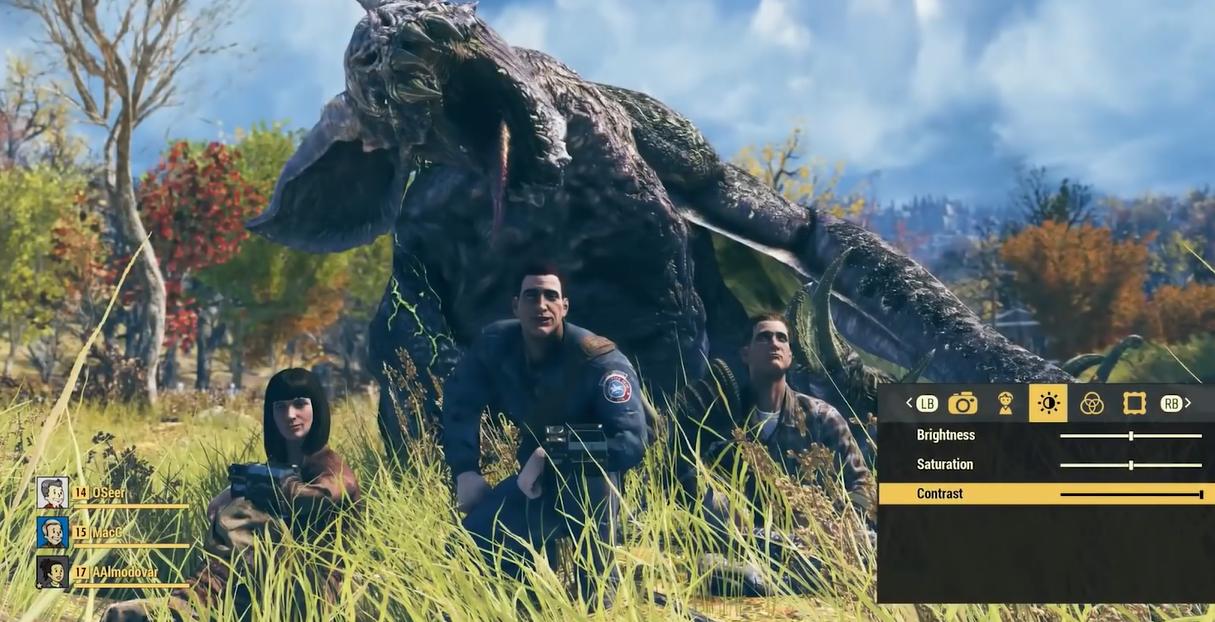Set the Contrast slider
Viewport: 1215px width, 622px height.
(1130, 494)
